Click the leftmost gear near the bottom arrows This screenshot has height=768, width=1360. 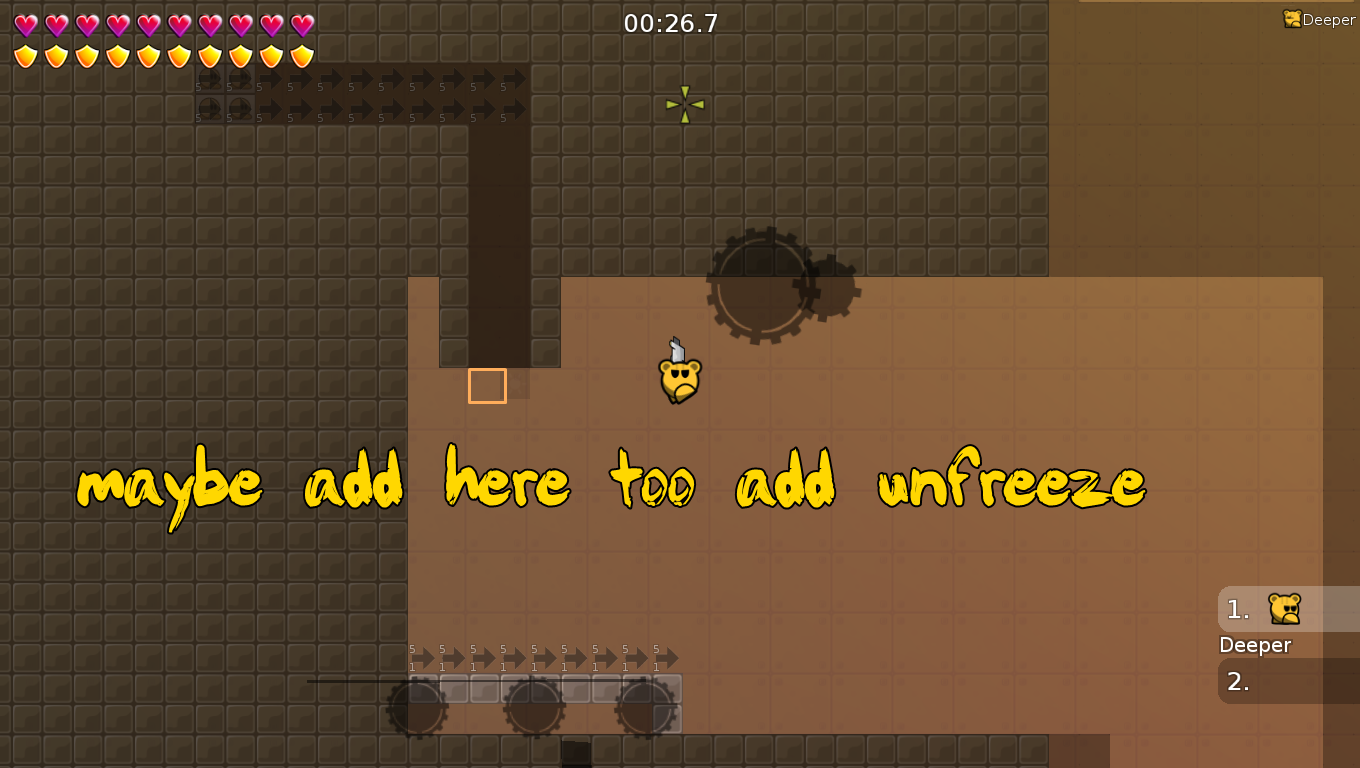(x=418, y=705)
